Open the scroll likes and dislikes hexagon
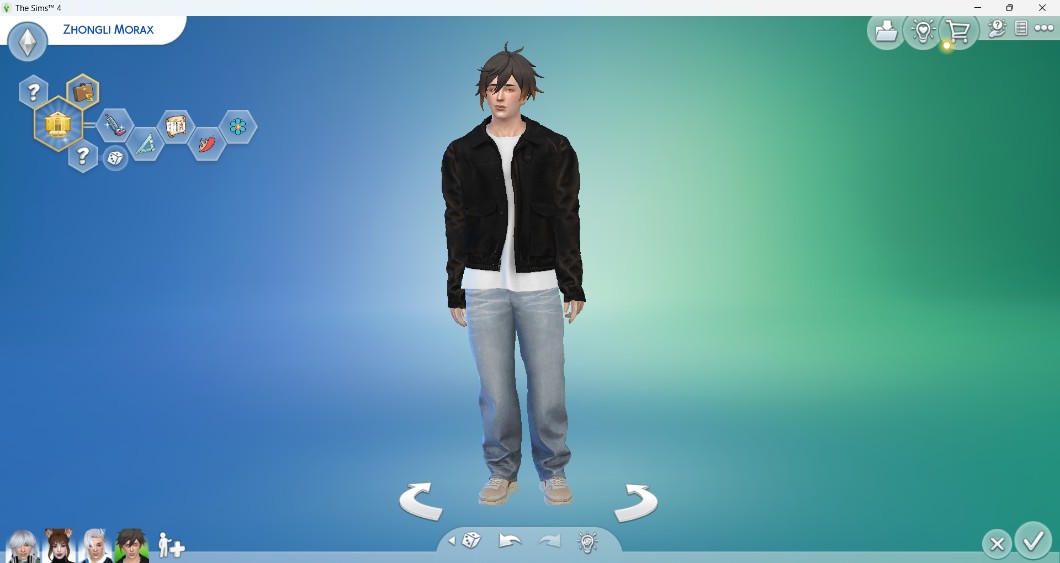The height and width of the screenshot is (563, 1060). click(x=176, y=126)
